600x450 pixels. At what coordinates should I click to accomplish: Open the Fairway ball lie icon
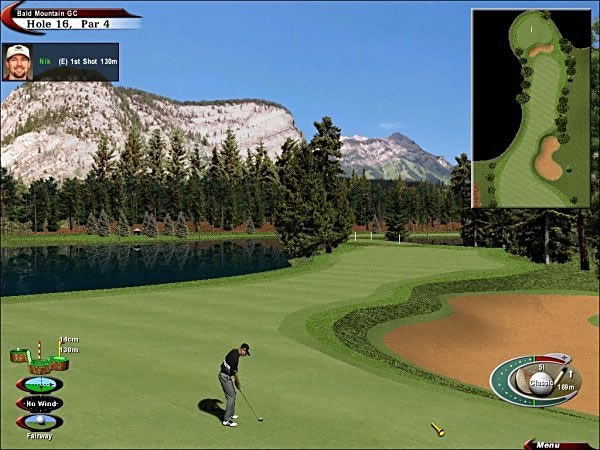[x=39, y=422]
